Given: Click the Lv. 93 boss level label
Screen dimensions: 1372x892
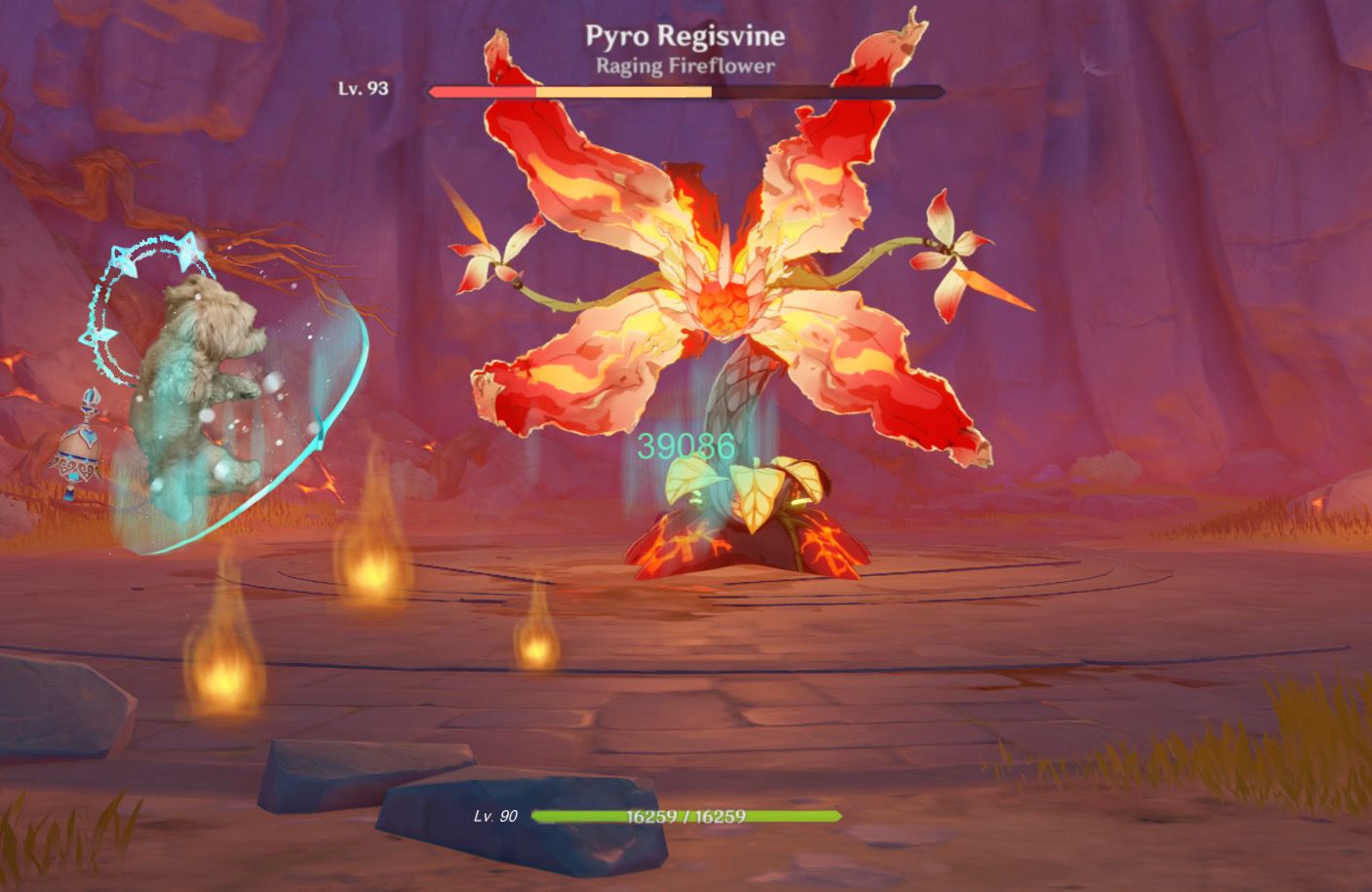Looking at the screenshot, I should coord(362,88).
